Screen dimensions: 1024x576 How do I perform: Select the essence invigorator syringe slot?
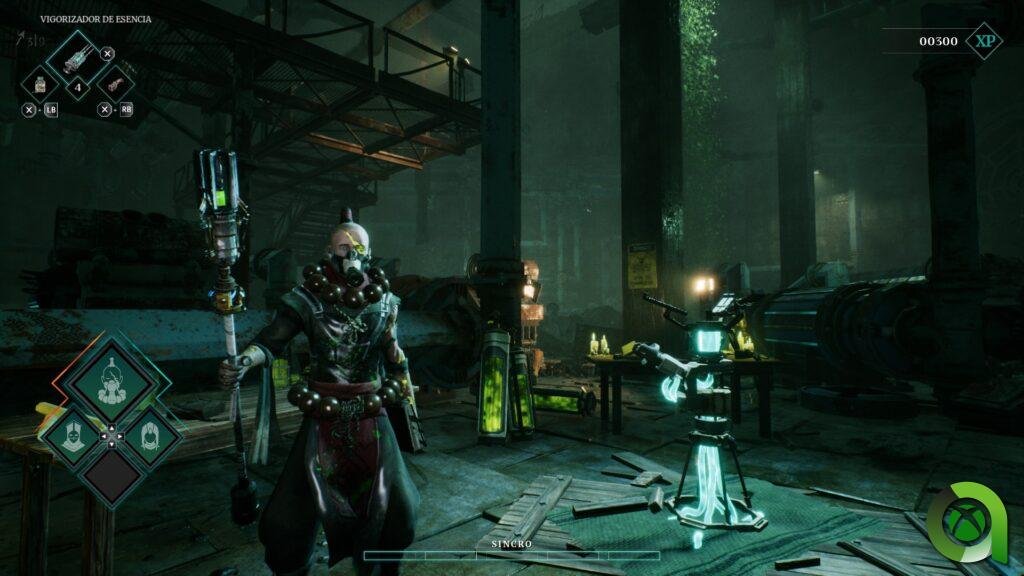77,56
